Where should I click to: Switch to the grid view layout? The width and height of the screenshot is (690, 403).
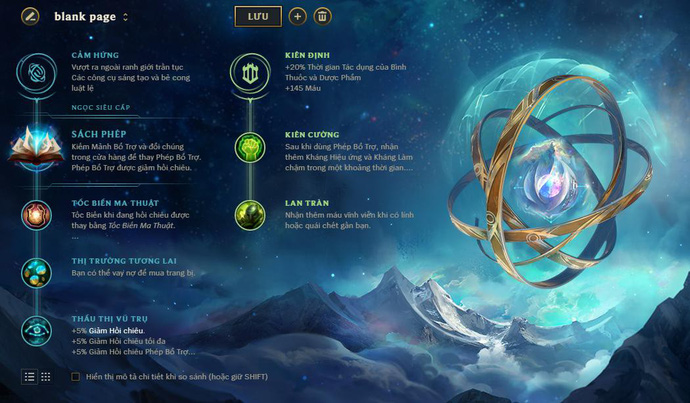[46, 376]
